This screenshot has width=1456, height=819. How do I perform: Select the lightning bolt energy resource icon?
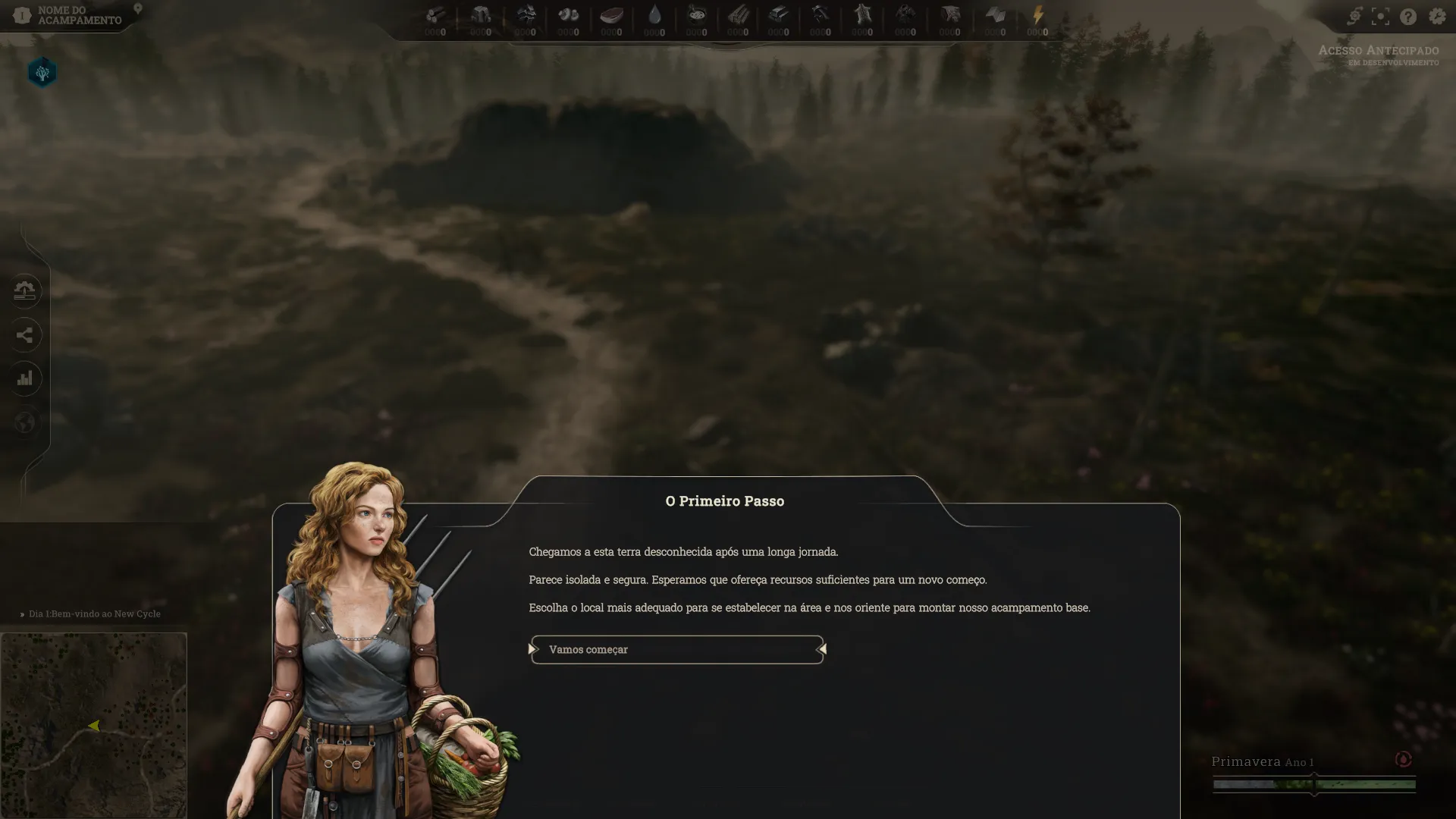pos(1037,15)
